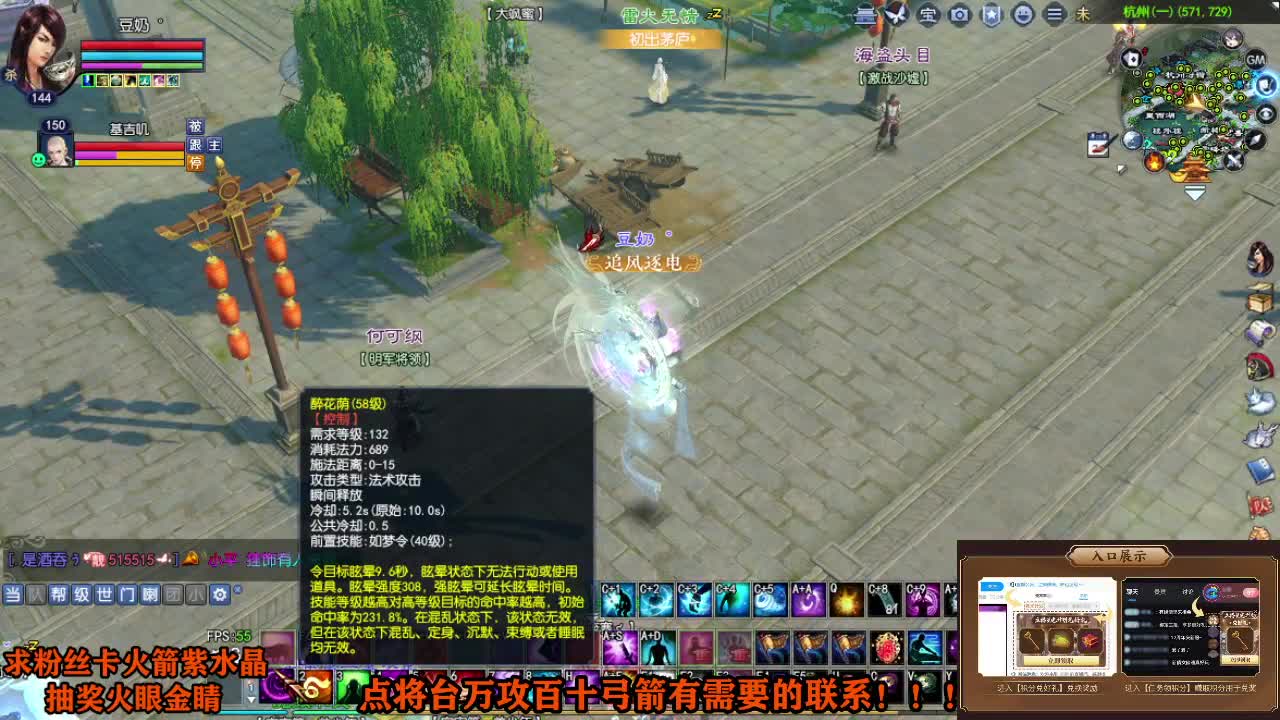Open the hamburger menu icon in top bar
Image resolution: width=1280 pixels, height=720 pixels.
coord(1055,14)
